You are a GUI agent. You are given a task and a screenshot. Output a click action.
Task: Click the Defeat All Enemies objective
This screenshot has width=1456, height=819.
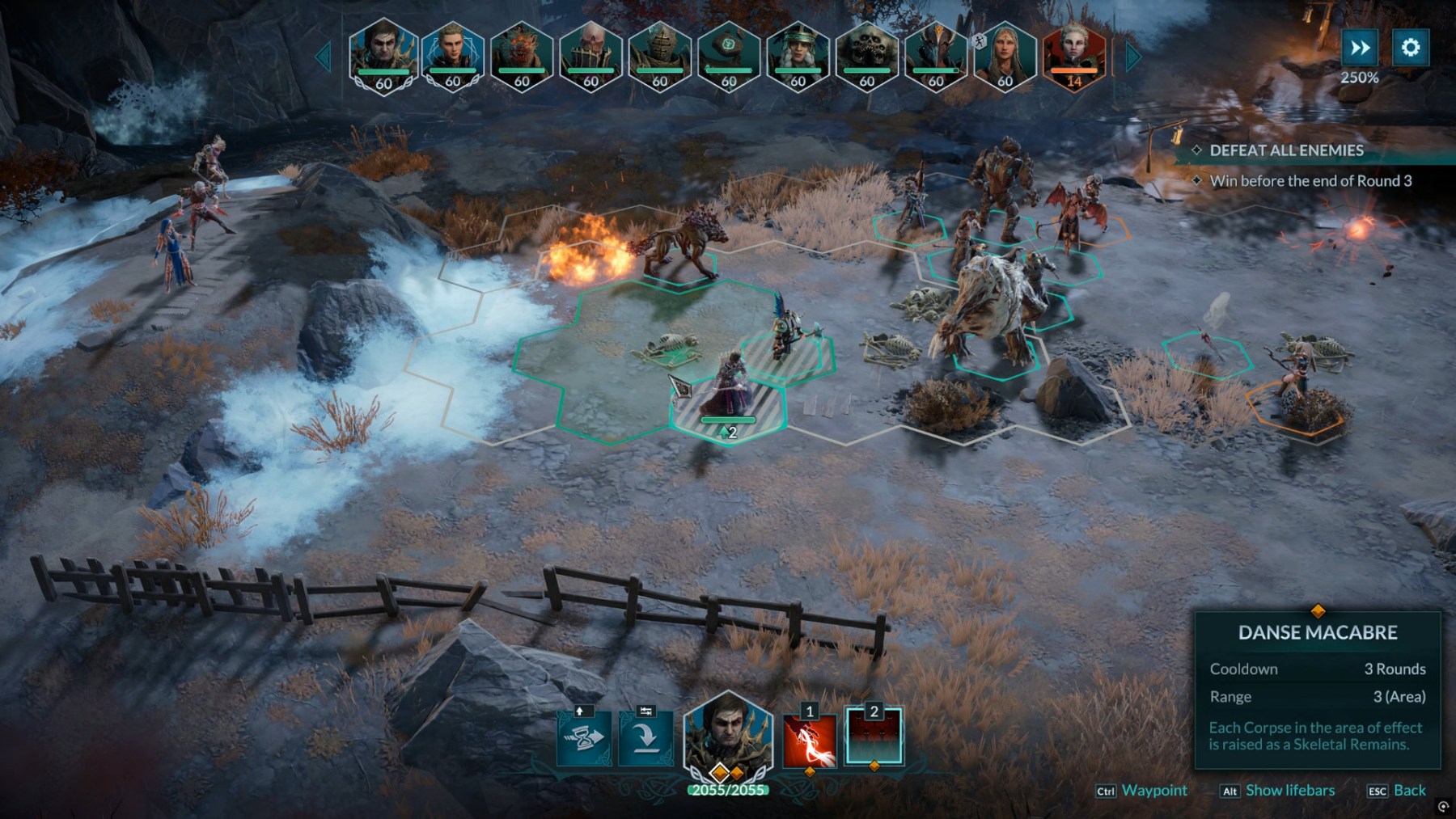pos(1286,150)
